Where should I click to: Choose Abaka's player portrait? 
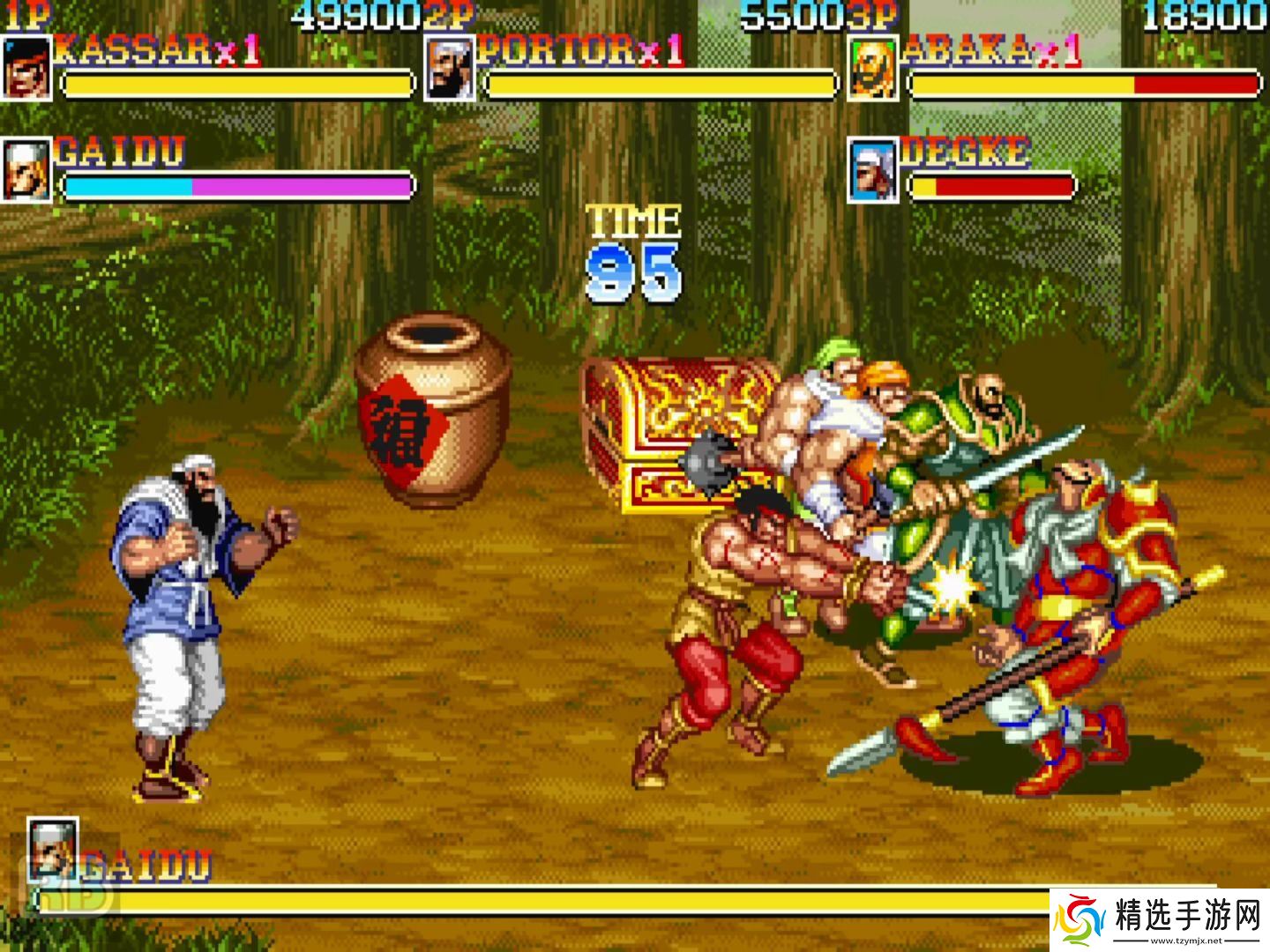(873, 68)
